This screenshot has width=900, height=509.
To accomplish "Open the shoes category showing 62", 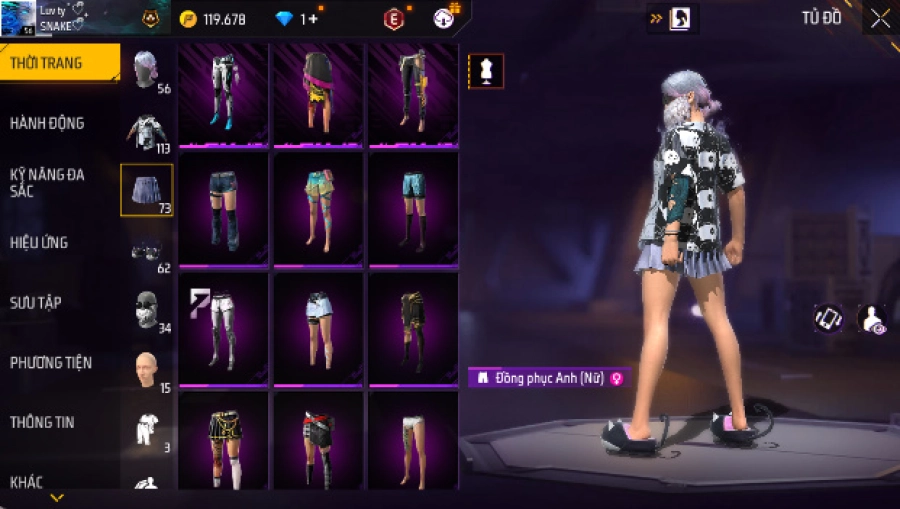I will point(147,250).
